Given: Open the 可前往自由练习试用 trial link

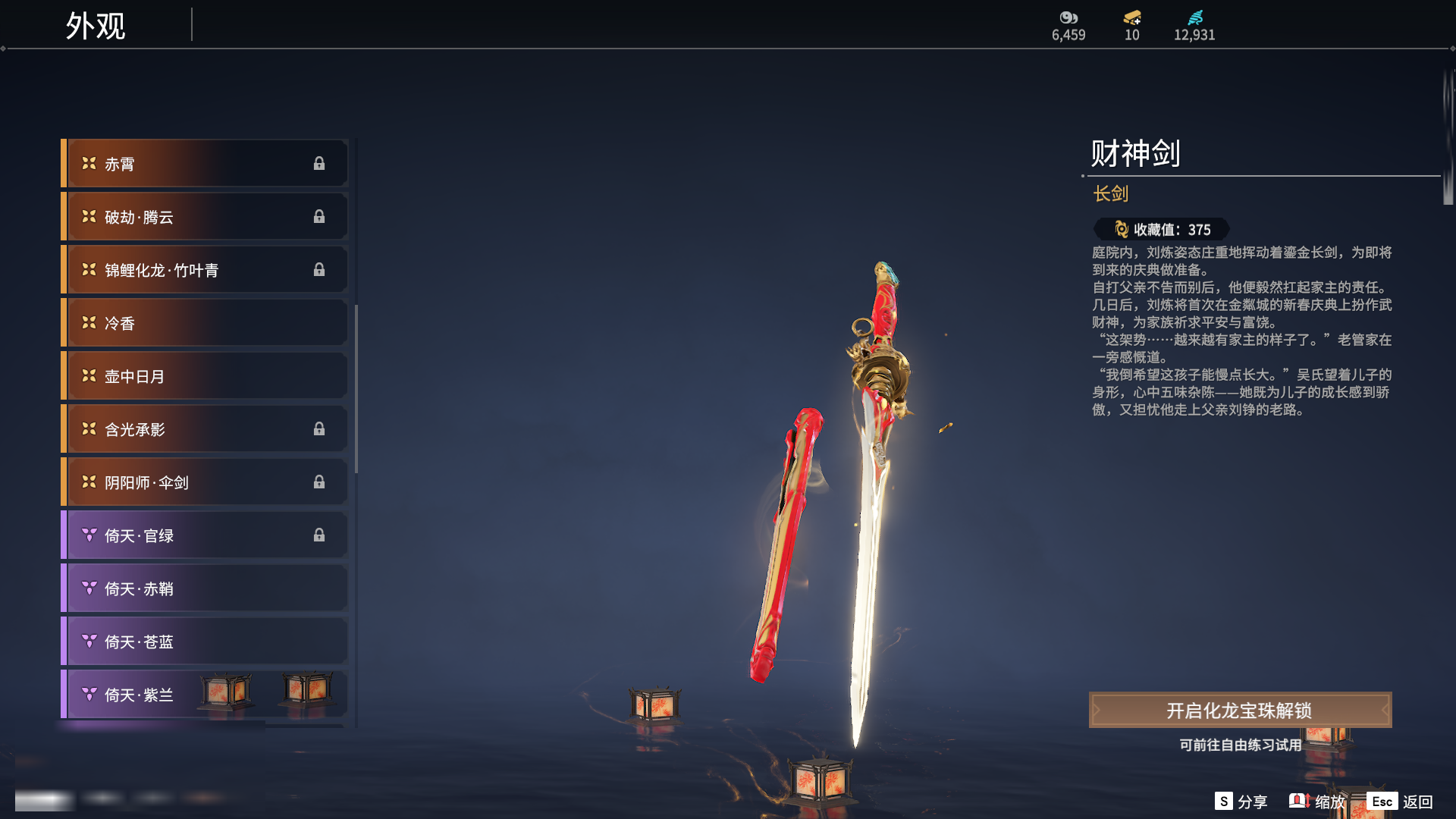Looking at the screenshot, I should point(1240,745).
